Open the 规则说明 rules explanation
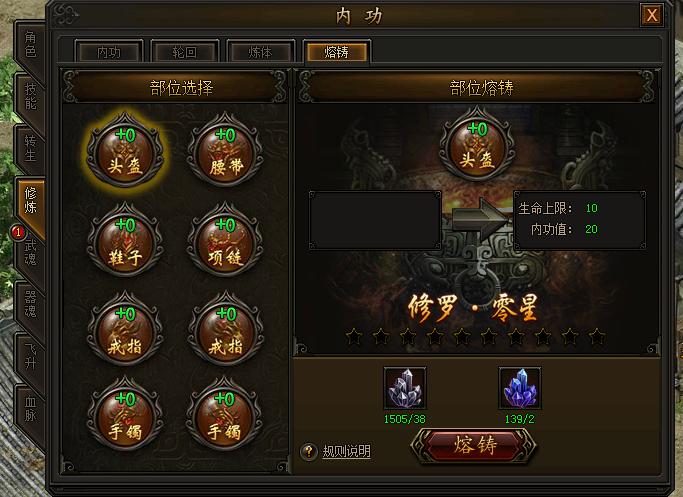Screen dimensions: 683x497 (346, 452)
